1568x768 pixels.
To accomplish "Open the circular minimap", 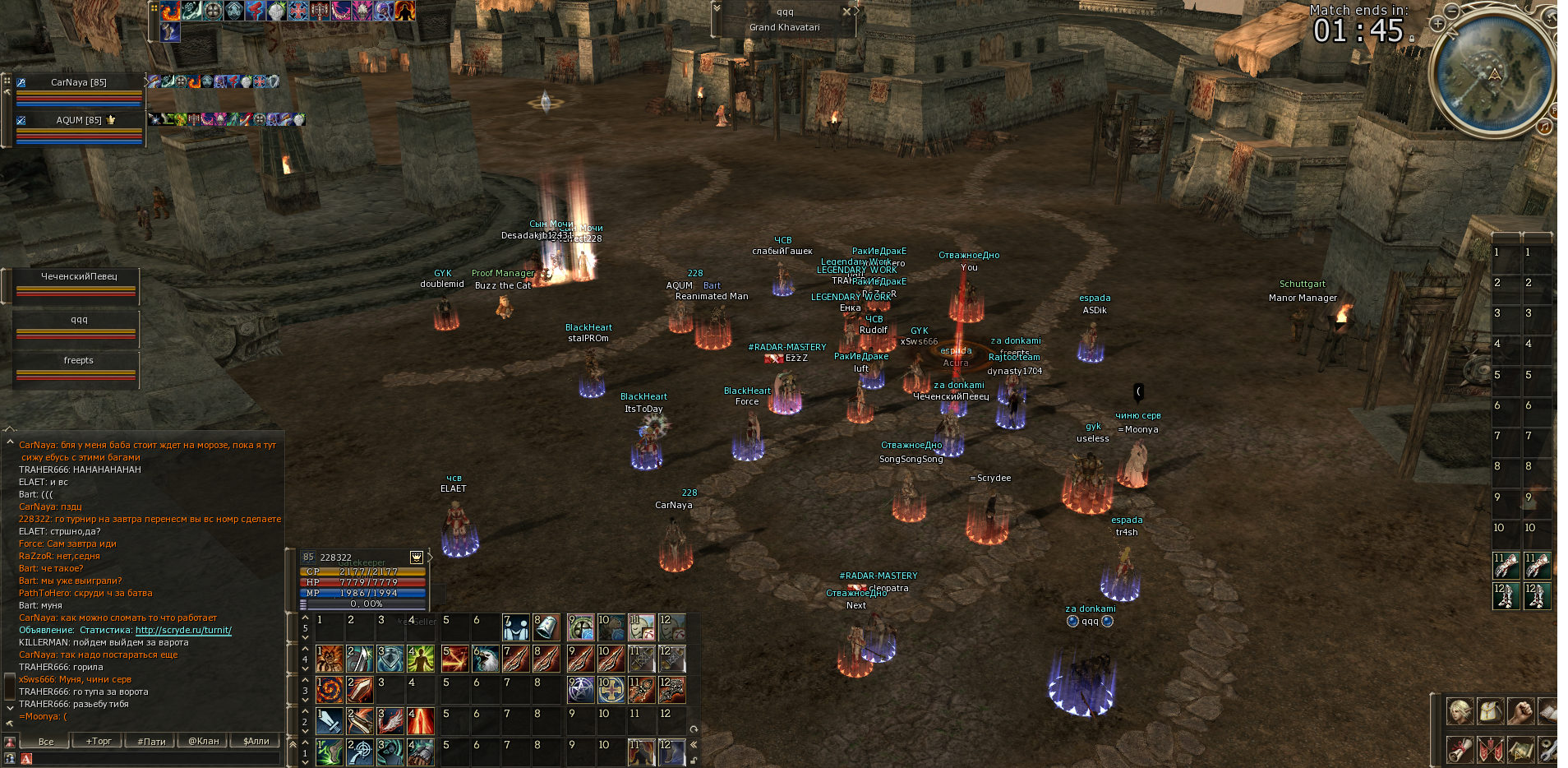I will (x=1493, y=74).
